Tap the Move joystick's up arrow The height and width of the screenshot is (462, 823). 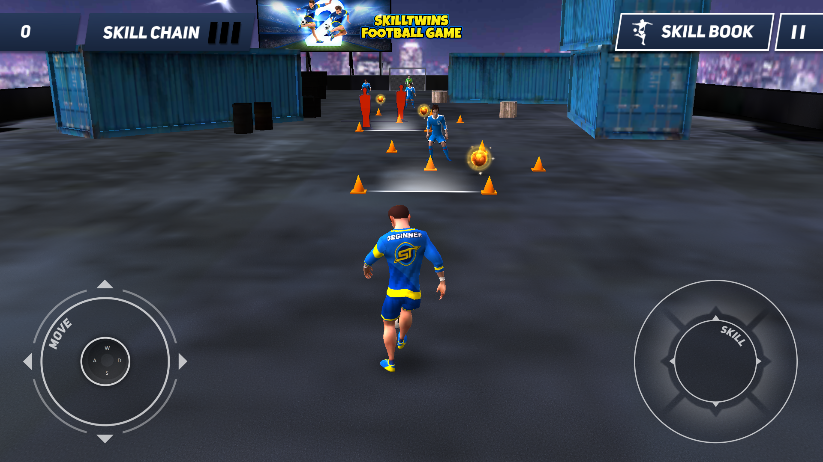coord(105,285)
